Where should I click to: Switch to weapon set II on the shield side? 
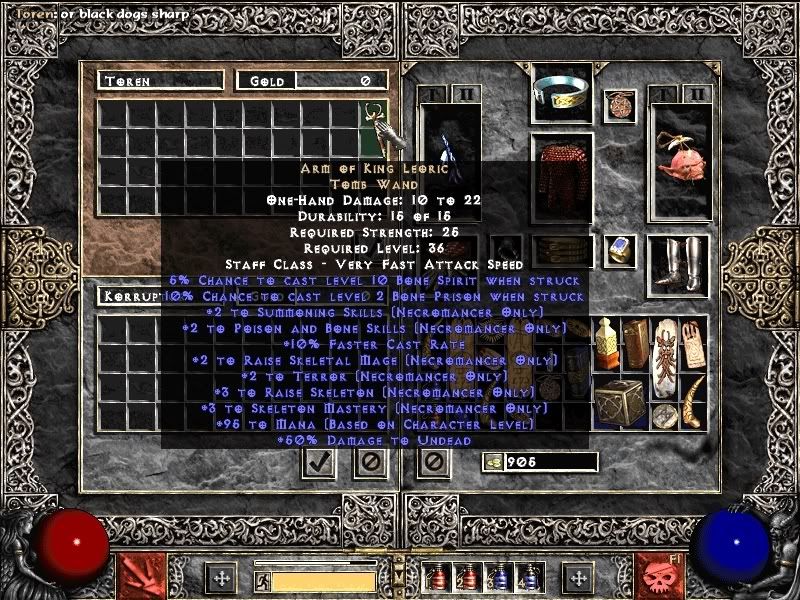click(x=698, y=94)
